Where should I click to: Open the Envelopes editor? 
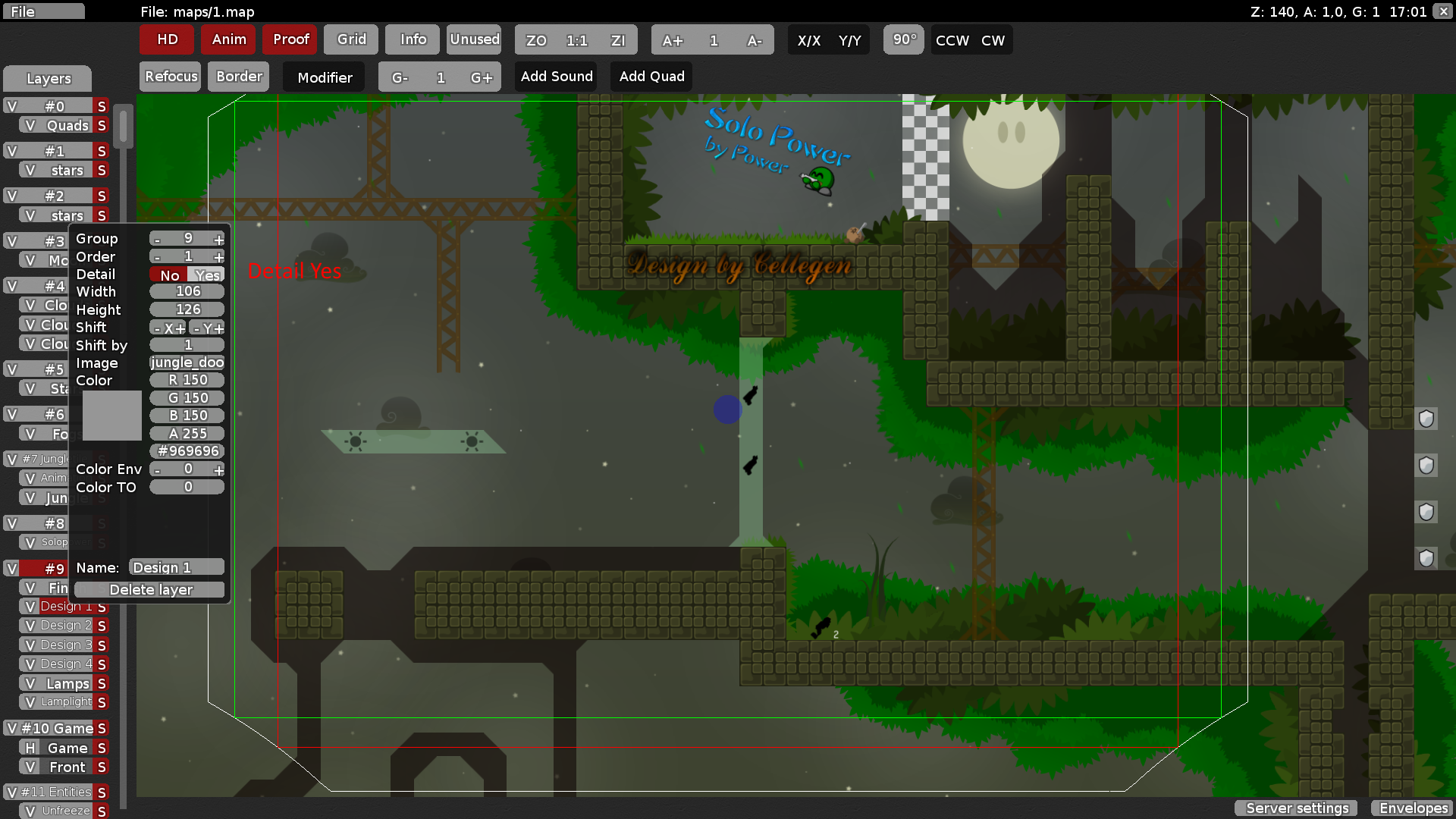tap(1413, 808)
